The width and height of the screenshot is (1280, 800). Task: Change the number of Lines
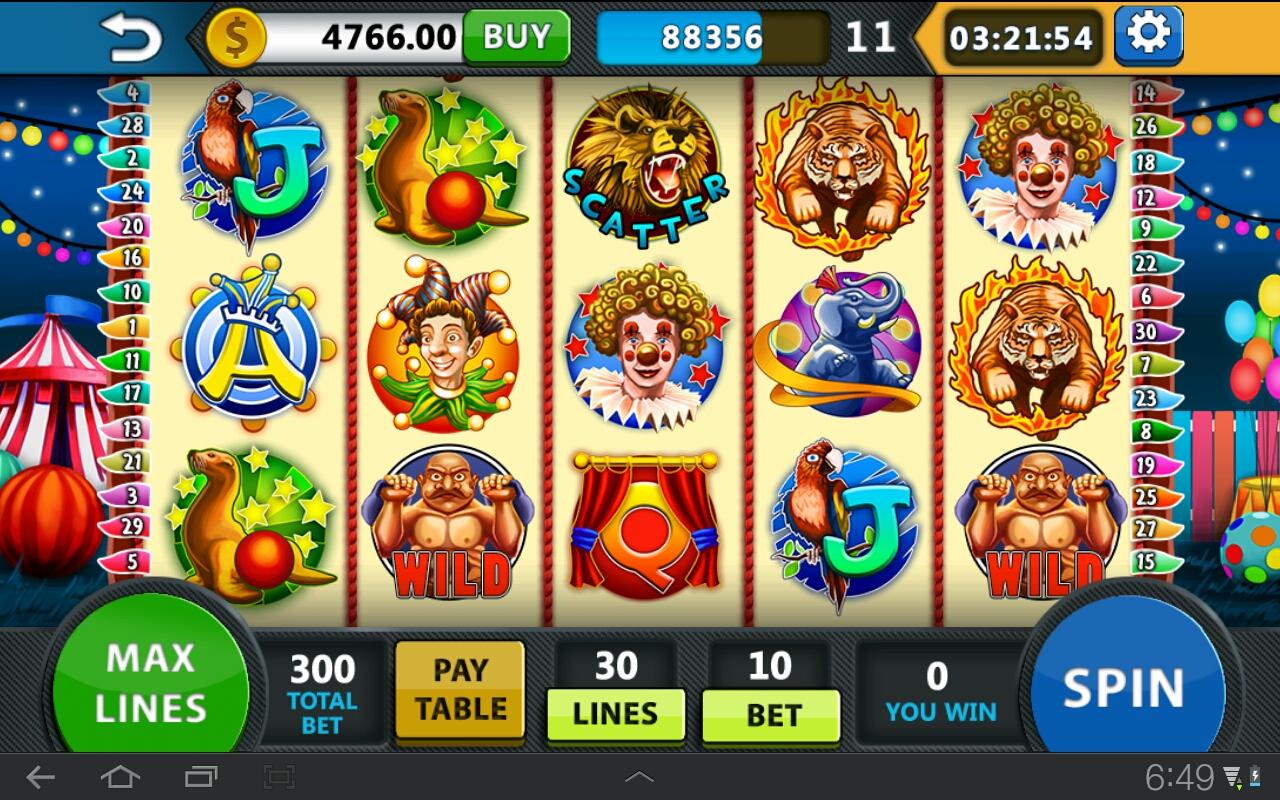pos(615,714)
